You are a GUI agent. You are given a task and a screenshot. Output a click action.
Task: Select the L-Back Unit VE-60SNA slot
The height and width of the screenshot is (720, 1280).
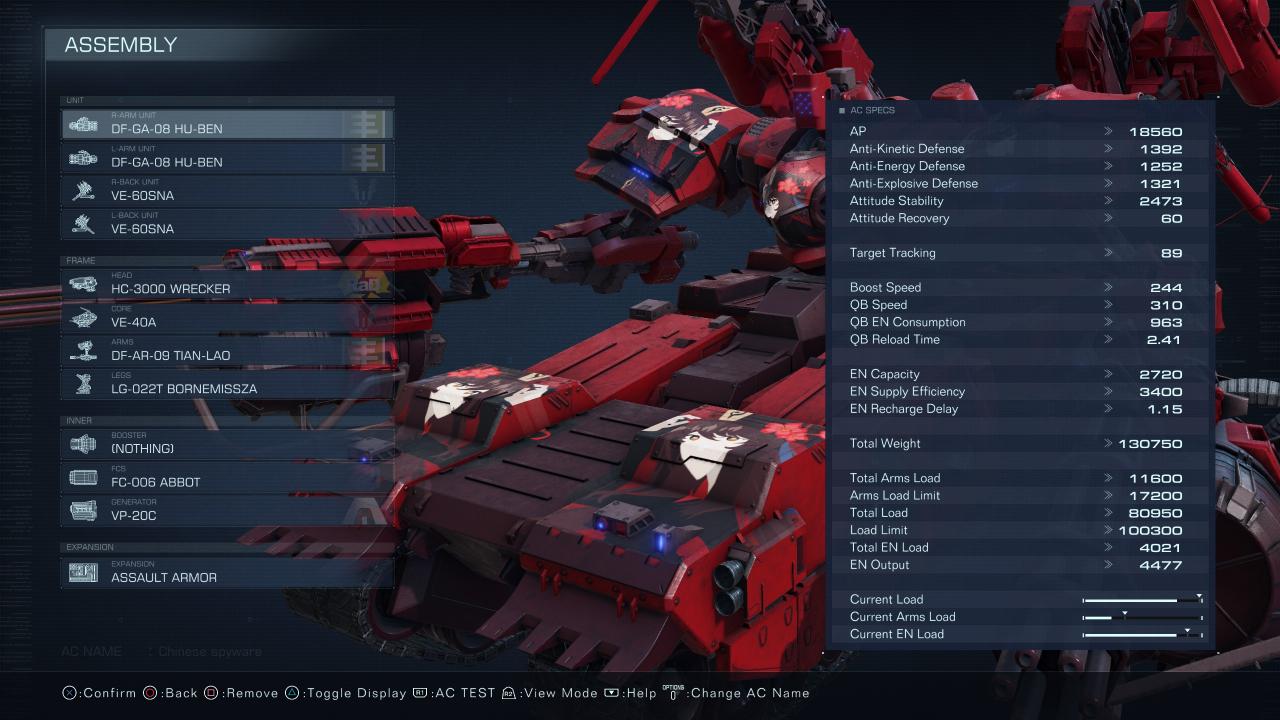(227, 224)
